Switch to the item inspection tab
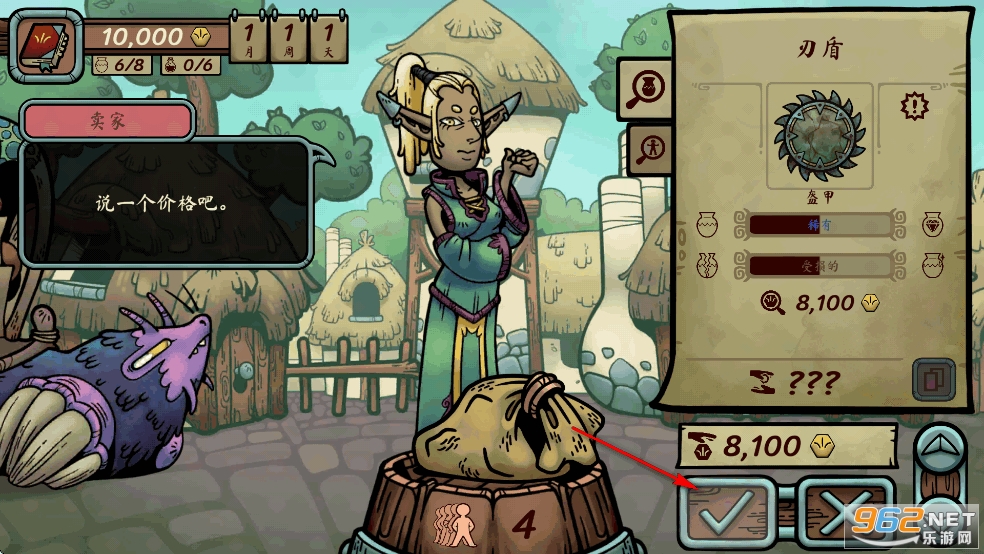This screenshot has width=984, height=554. 643,89
